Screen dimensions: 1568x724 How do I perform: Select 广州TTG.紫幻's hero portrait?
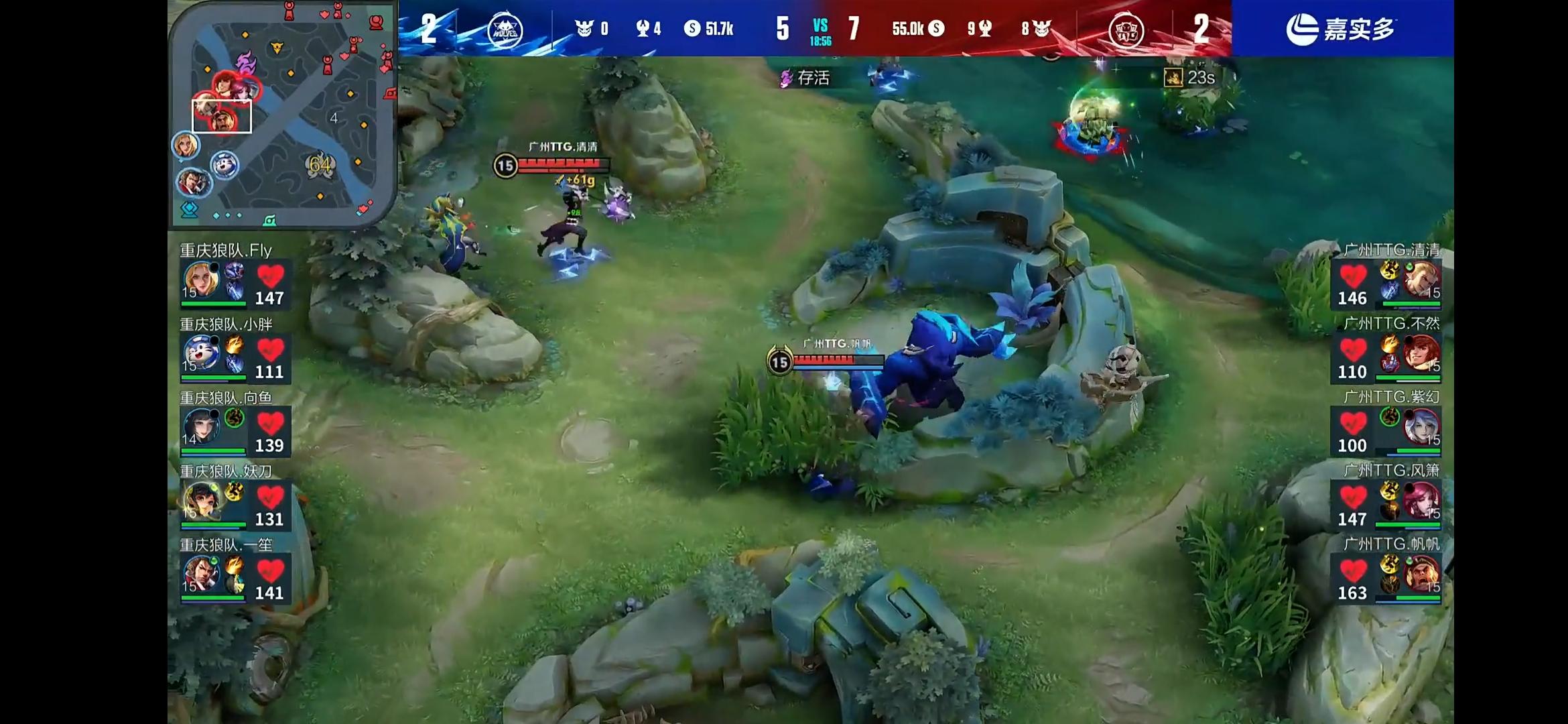1421,427
